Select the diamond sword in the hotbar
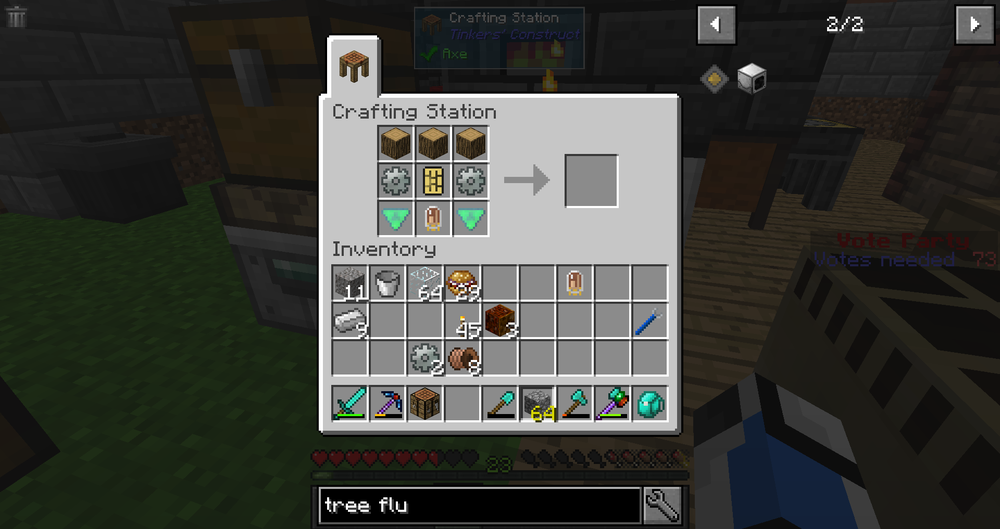This screenshot has height=529, width=1000. coord(350,403)
